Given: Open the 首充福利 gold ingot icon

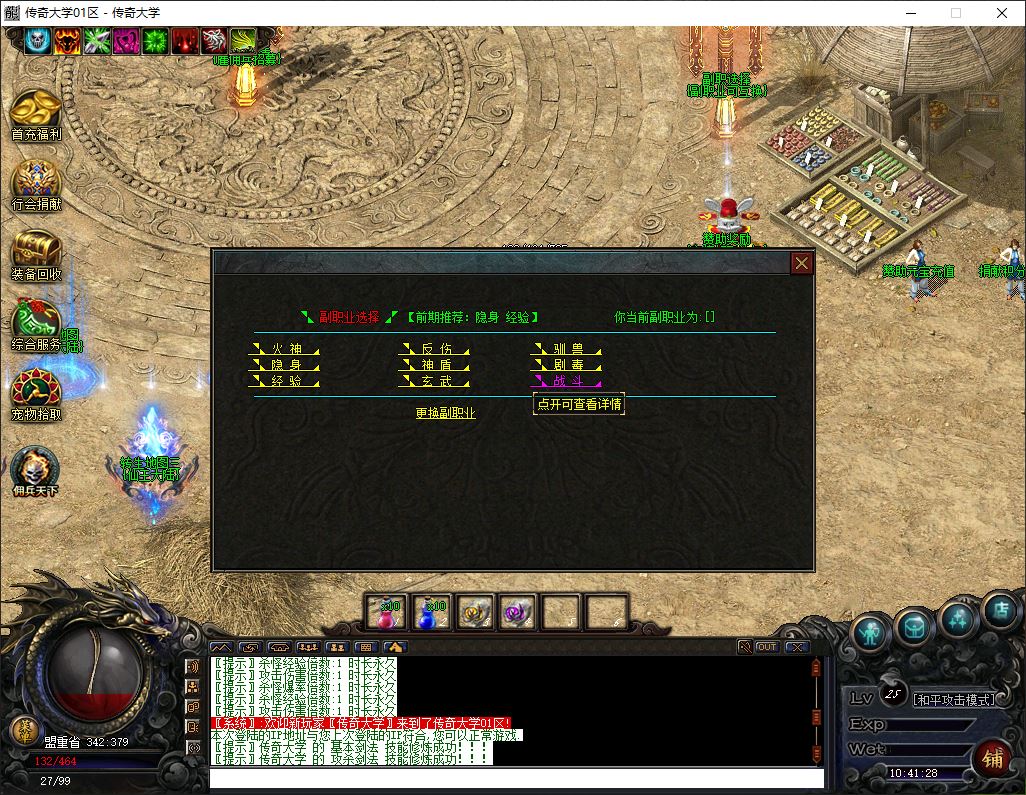Looking at the screenshot, I should [36, 112].
